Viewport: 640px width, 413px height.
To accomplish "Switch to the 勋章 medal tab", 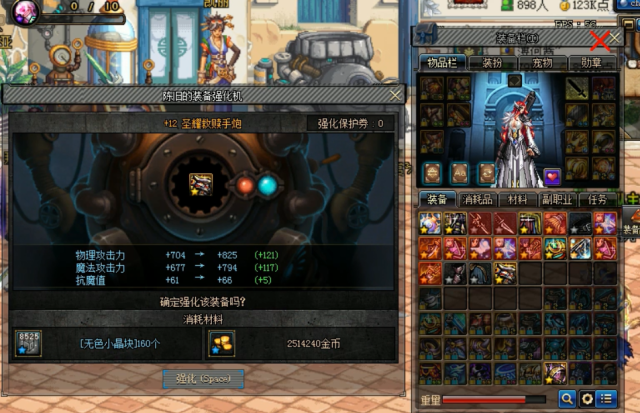I will pyautogui.click(x=592, y=63).
